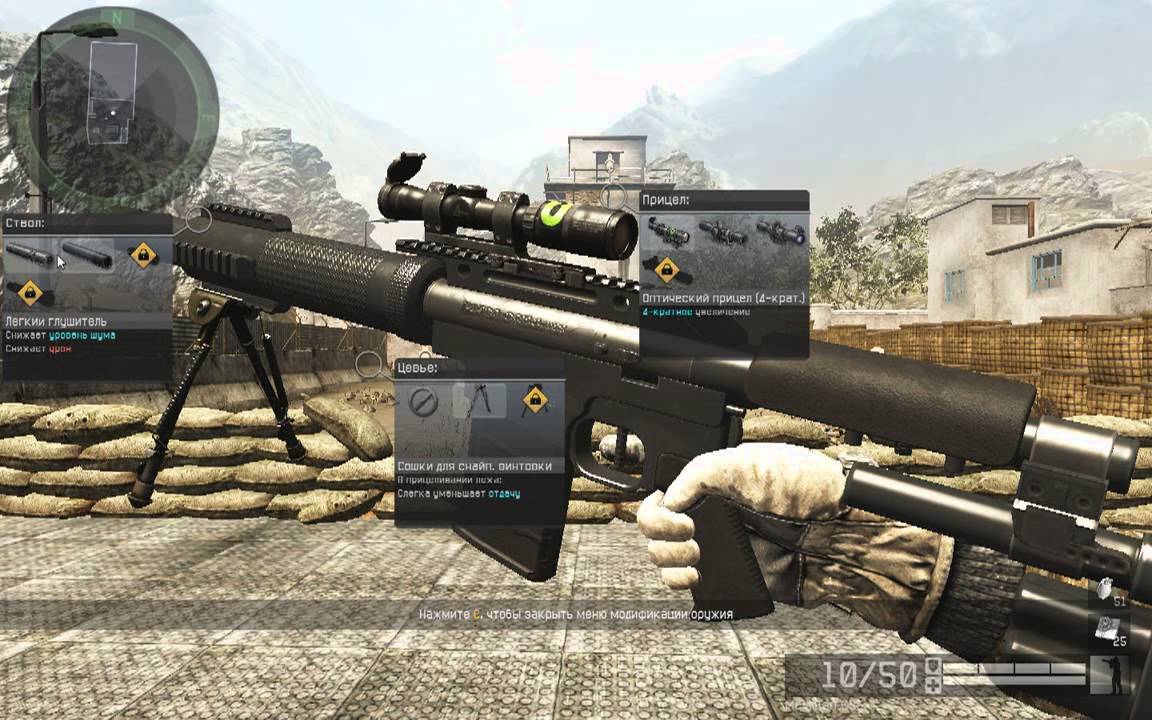1152x720 pixels.
Task: Click the locked attachment in the Цевье panel
Action: [535, 402]
